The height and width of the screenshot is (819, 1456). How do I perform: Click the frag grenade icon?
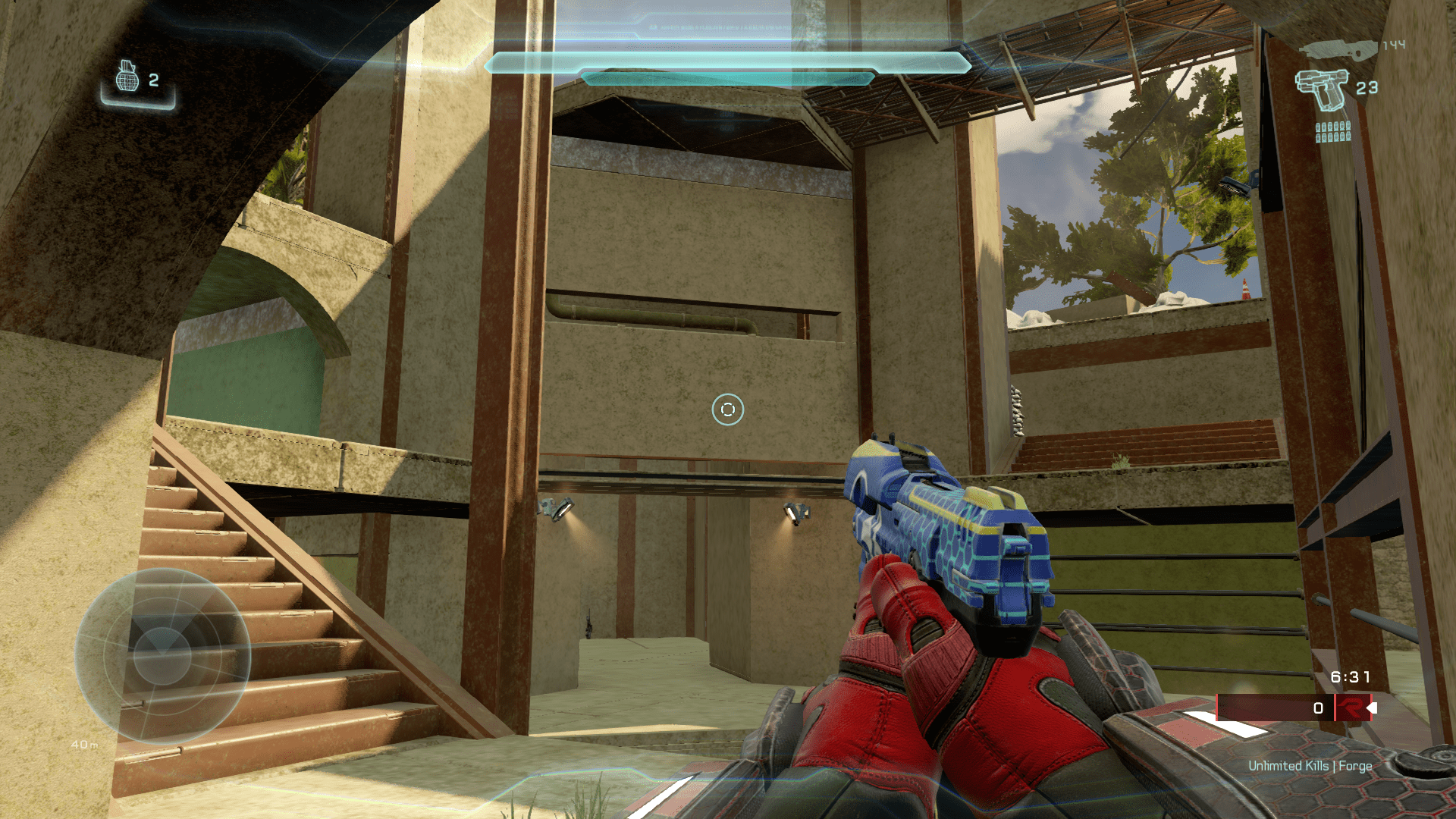[x=127, y=77]
